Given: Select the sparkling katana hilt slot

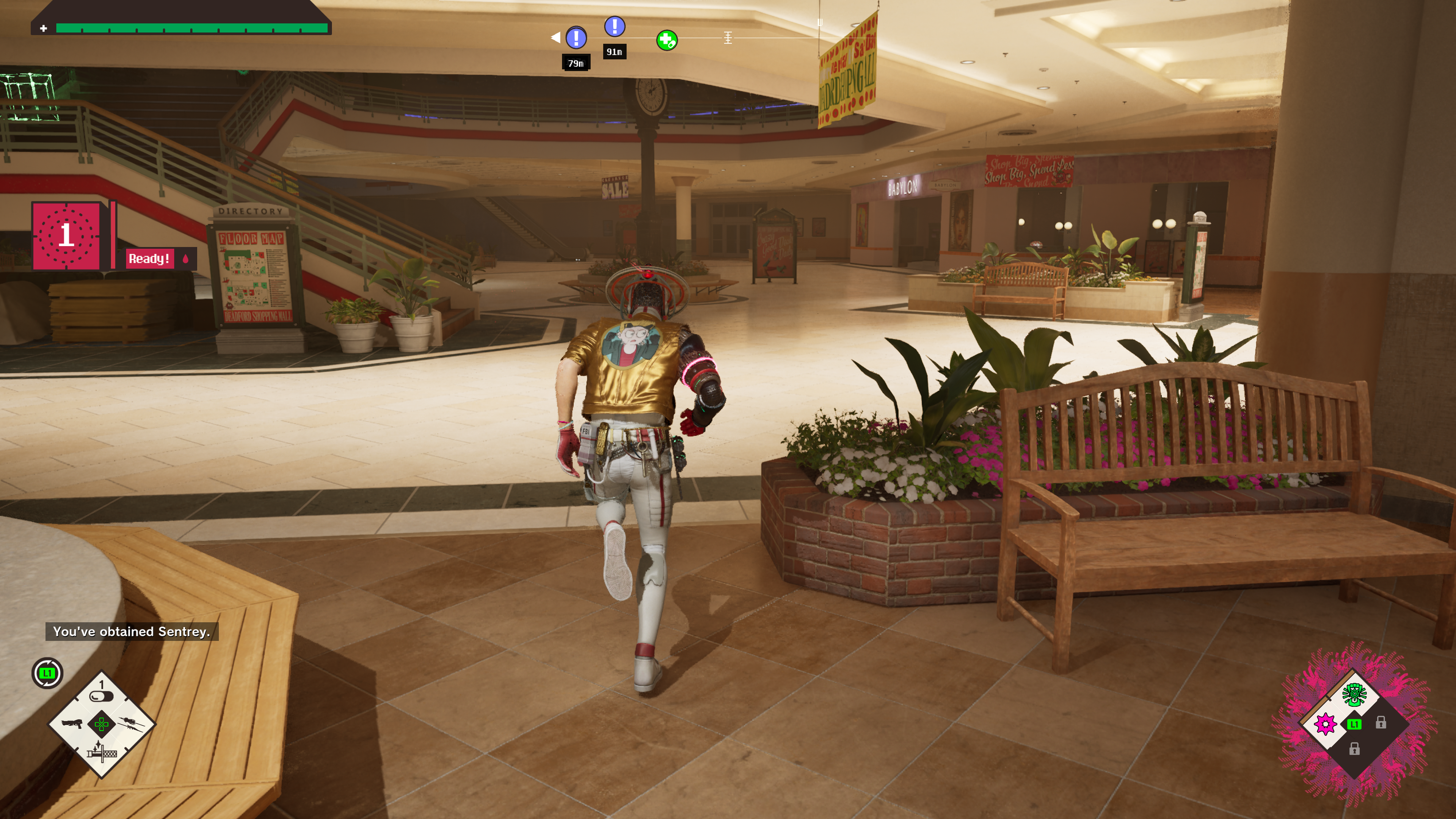Looking at the screenshot, I should [x=102, y=752].
